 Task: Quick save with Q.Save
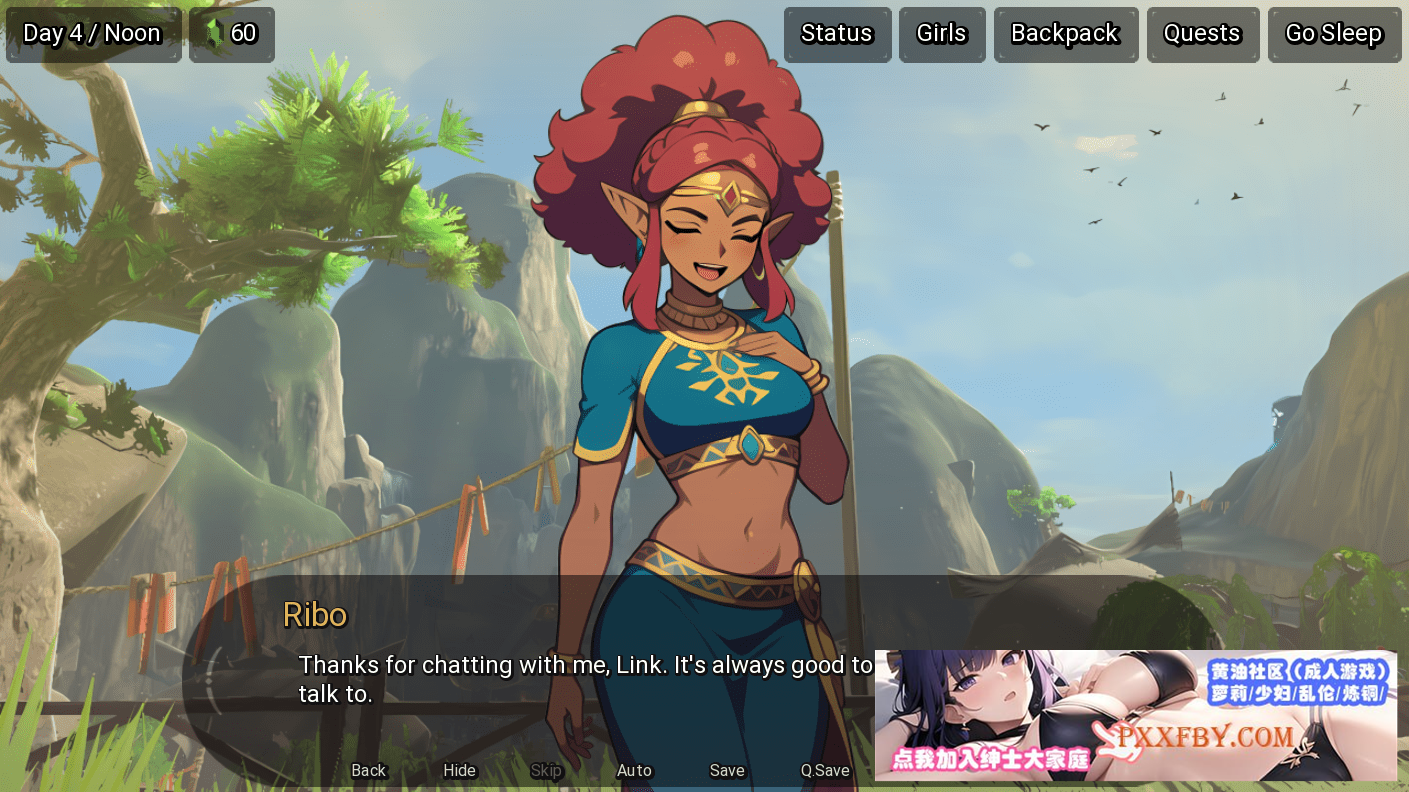[x=825, y=770]
